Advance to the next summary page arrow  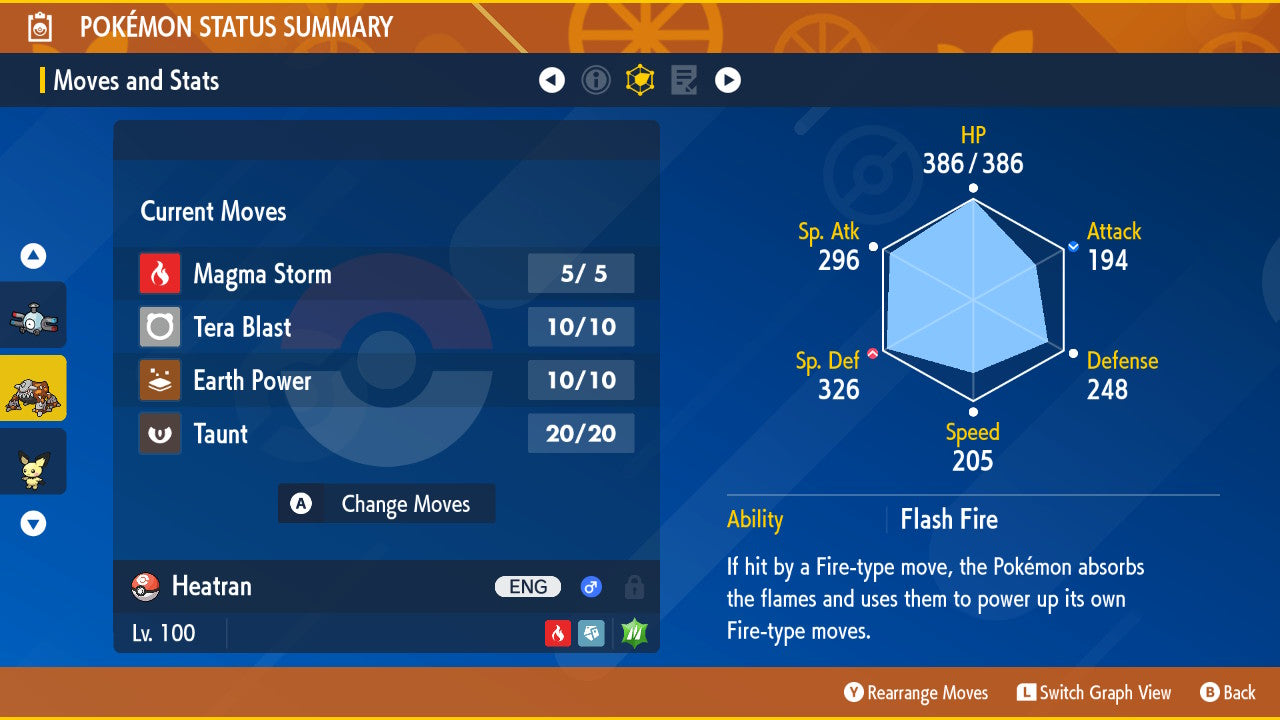[x=728, y=80]
